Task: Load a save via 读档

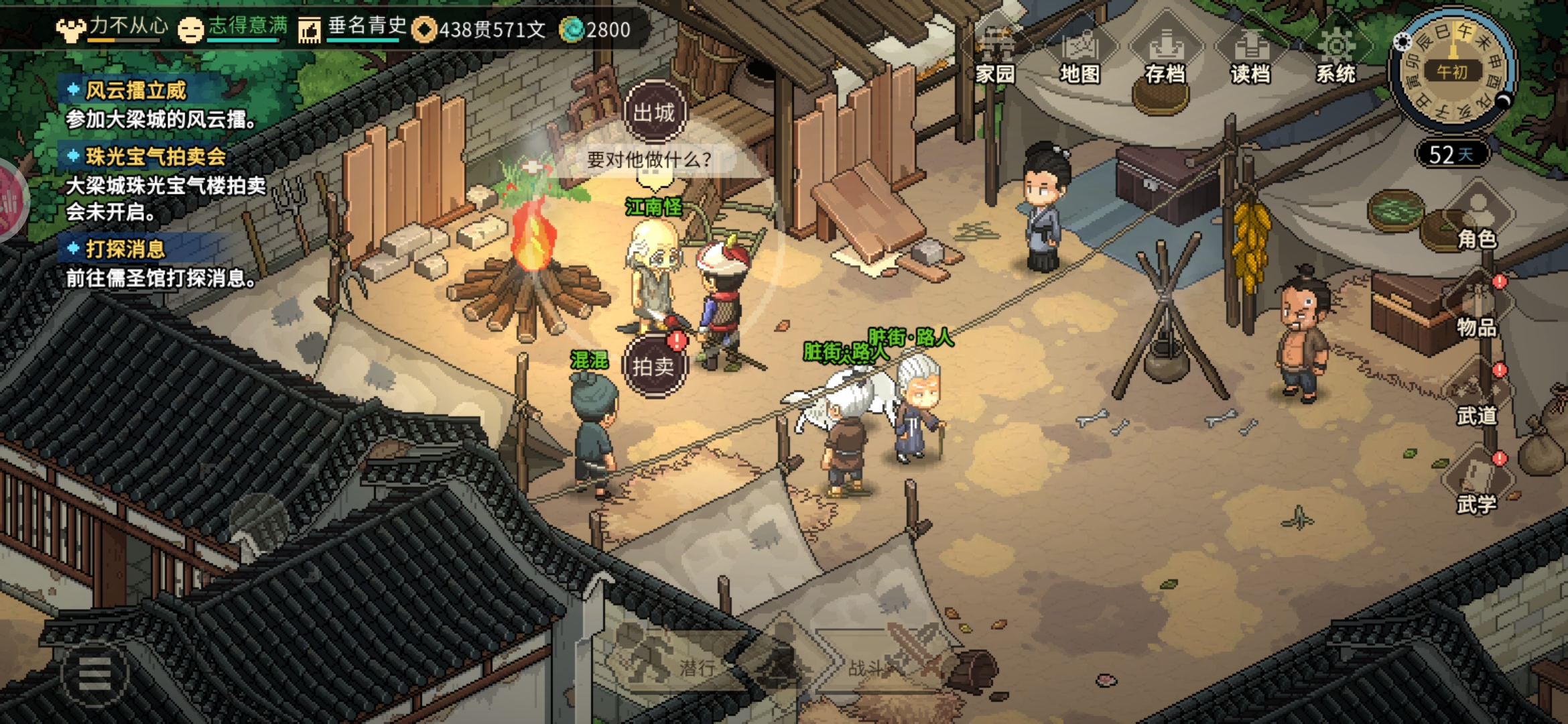Action: click(1250, 55)
